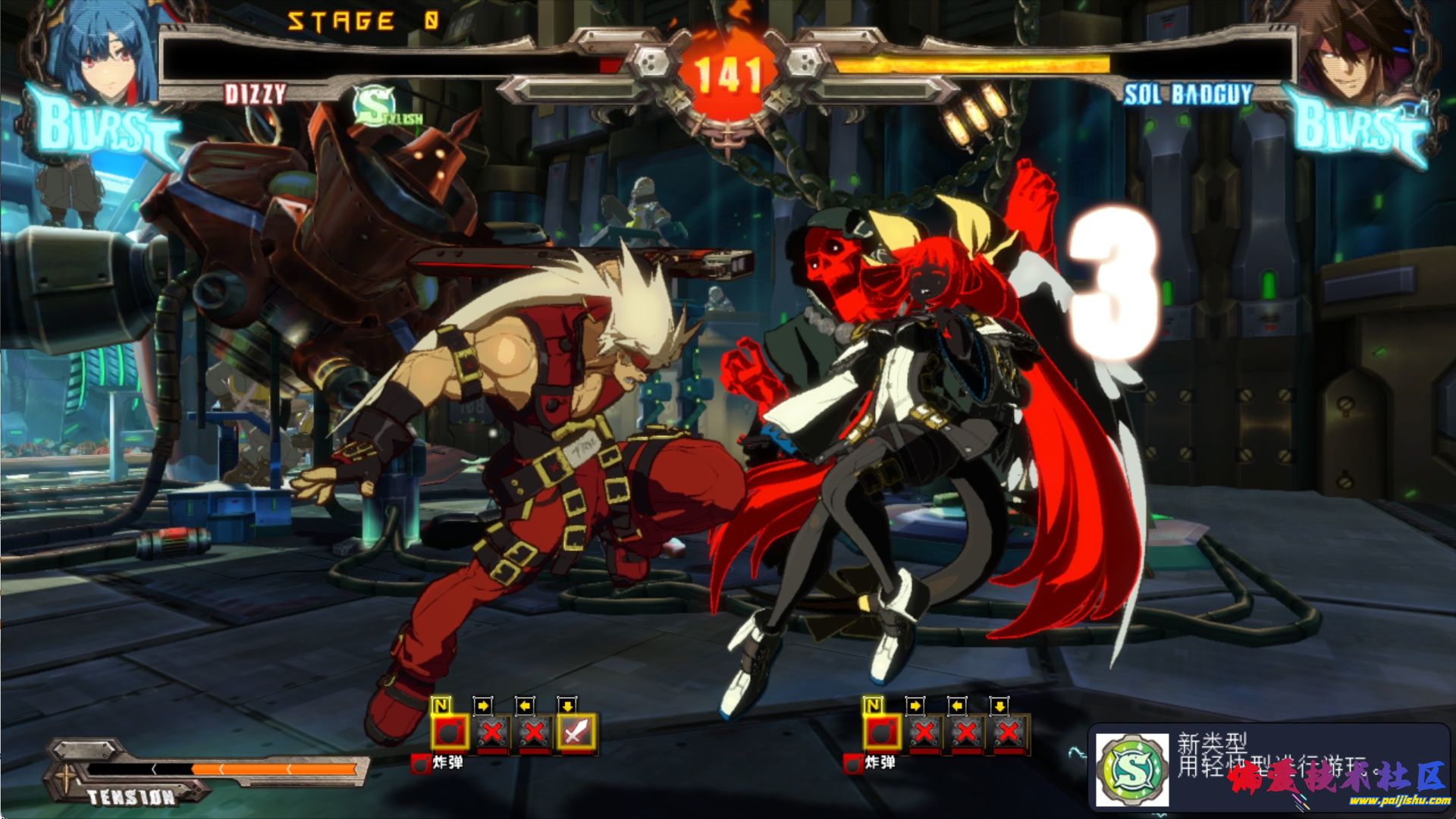Select the sword item slot
The width and height of the screenshot is (1456, 819).
tap(577, 733)
